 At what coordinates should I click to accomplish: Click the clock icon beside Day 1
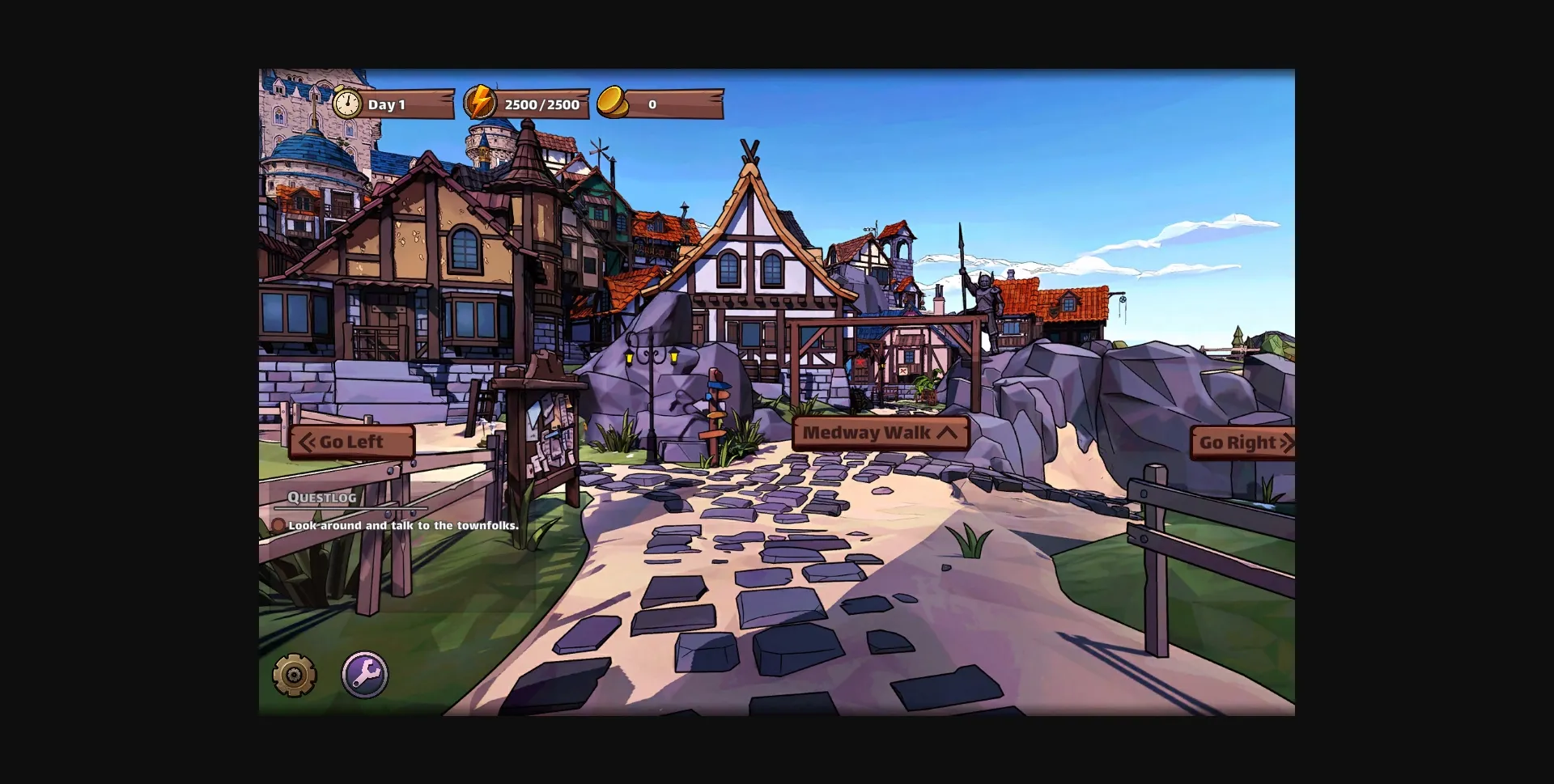346,104
